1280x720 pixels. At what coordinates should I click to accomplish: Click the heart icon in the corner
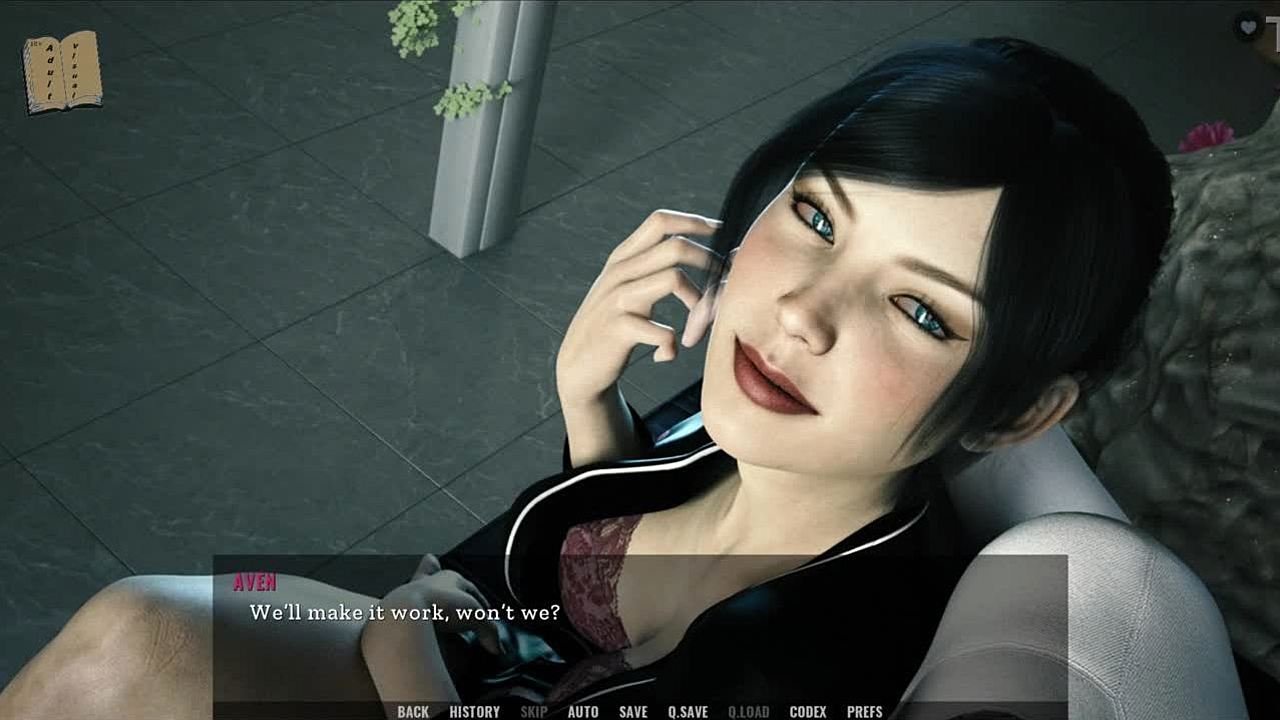click(1247, 27)
